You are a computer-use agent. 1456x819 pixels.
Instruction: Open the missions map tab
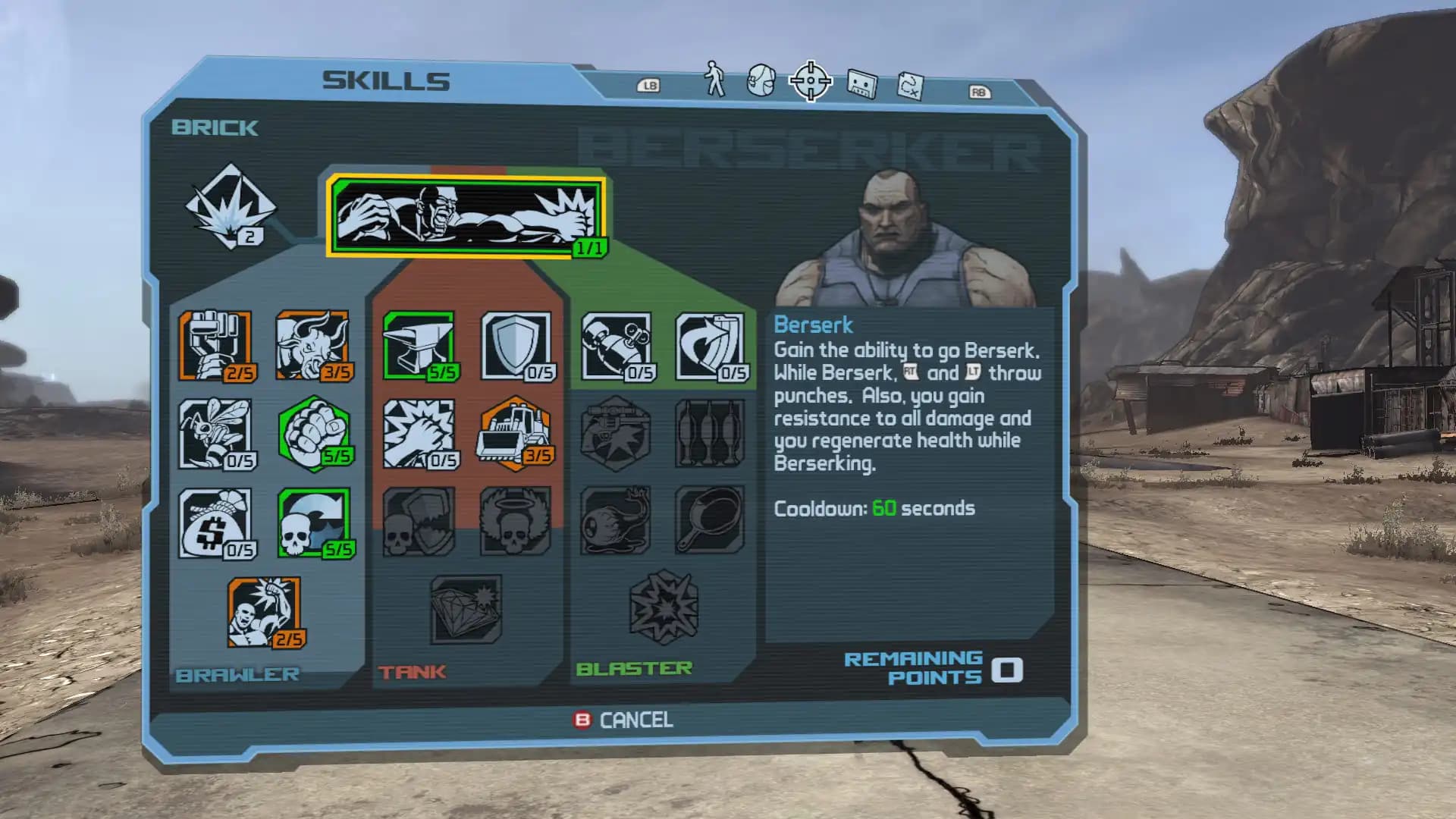(910, 83)
